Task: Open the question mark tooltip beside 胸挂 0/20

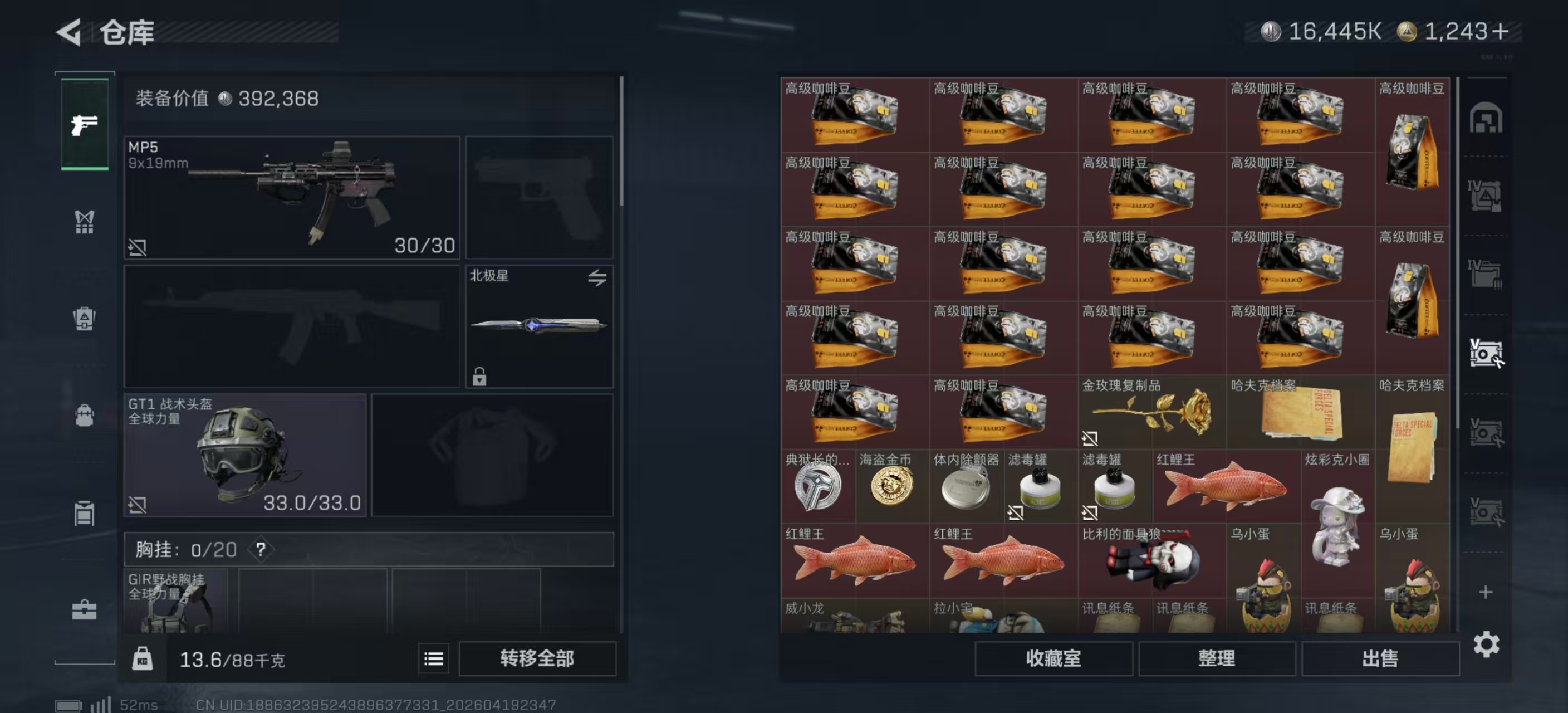Action: point(262,549)
